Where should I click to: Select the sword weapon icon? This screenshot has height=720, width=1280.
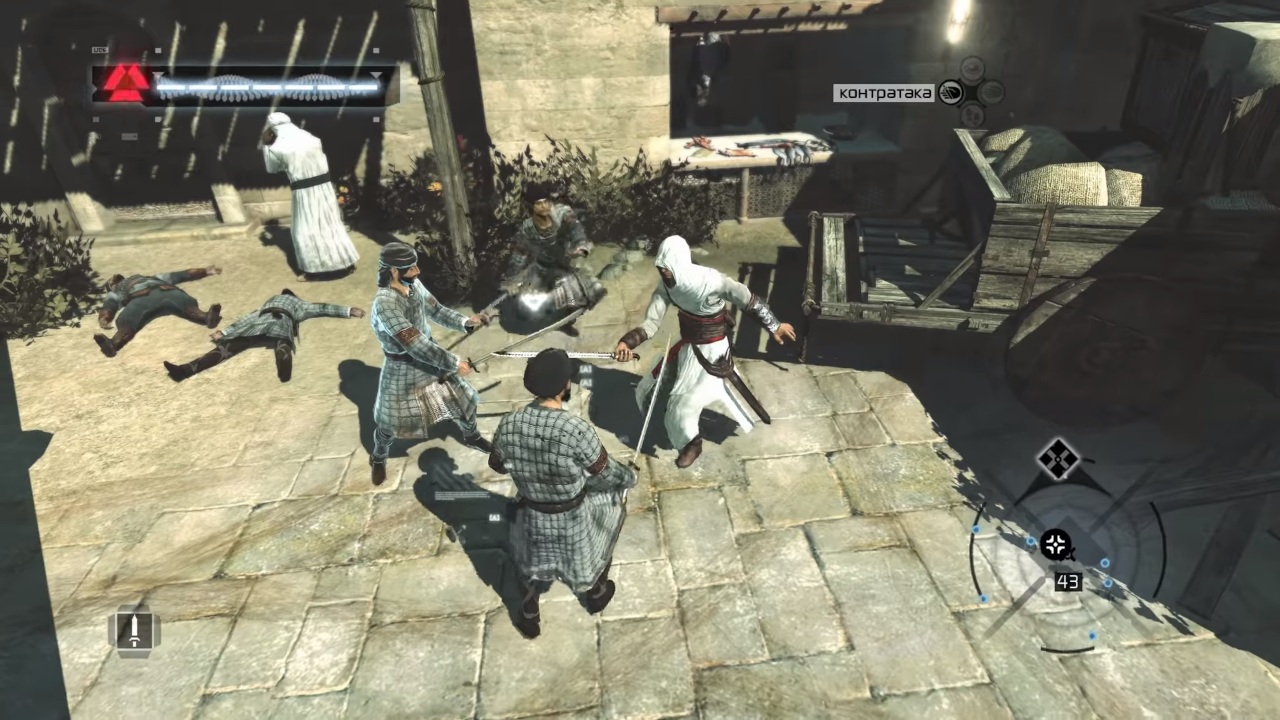click(133, 630)
